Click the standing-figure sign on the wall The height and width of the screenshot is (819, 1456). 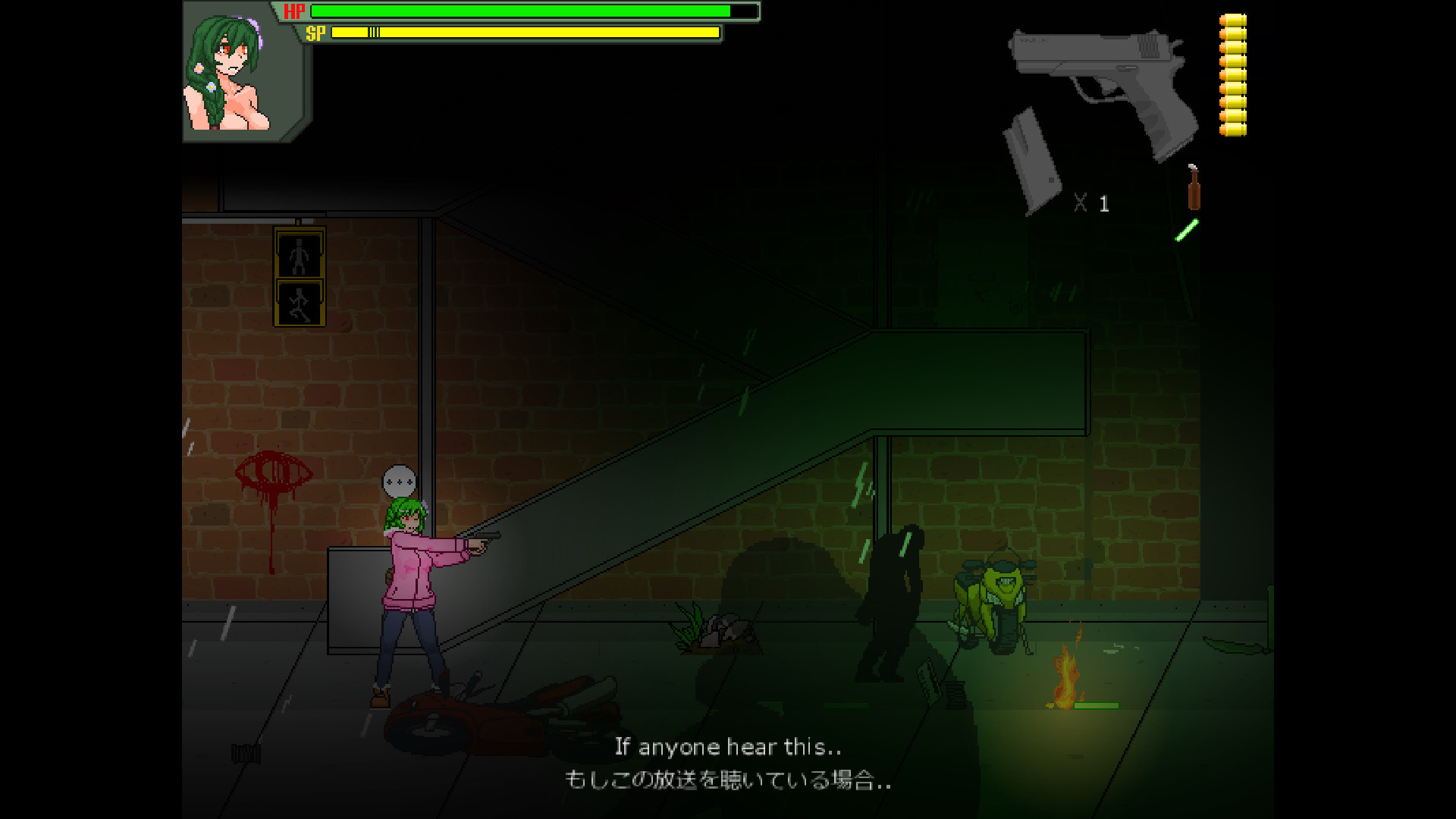tap(299, 256)
